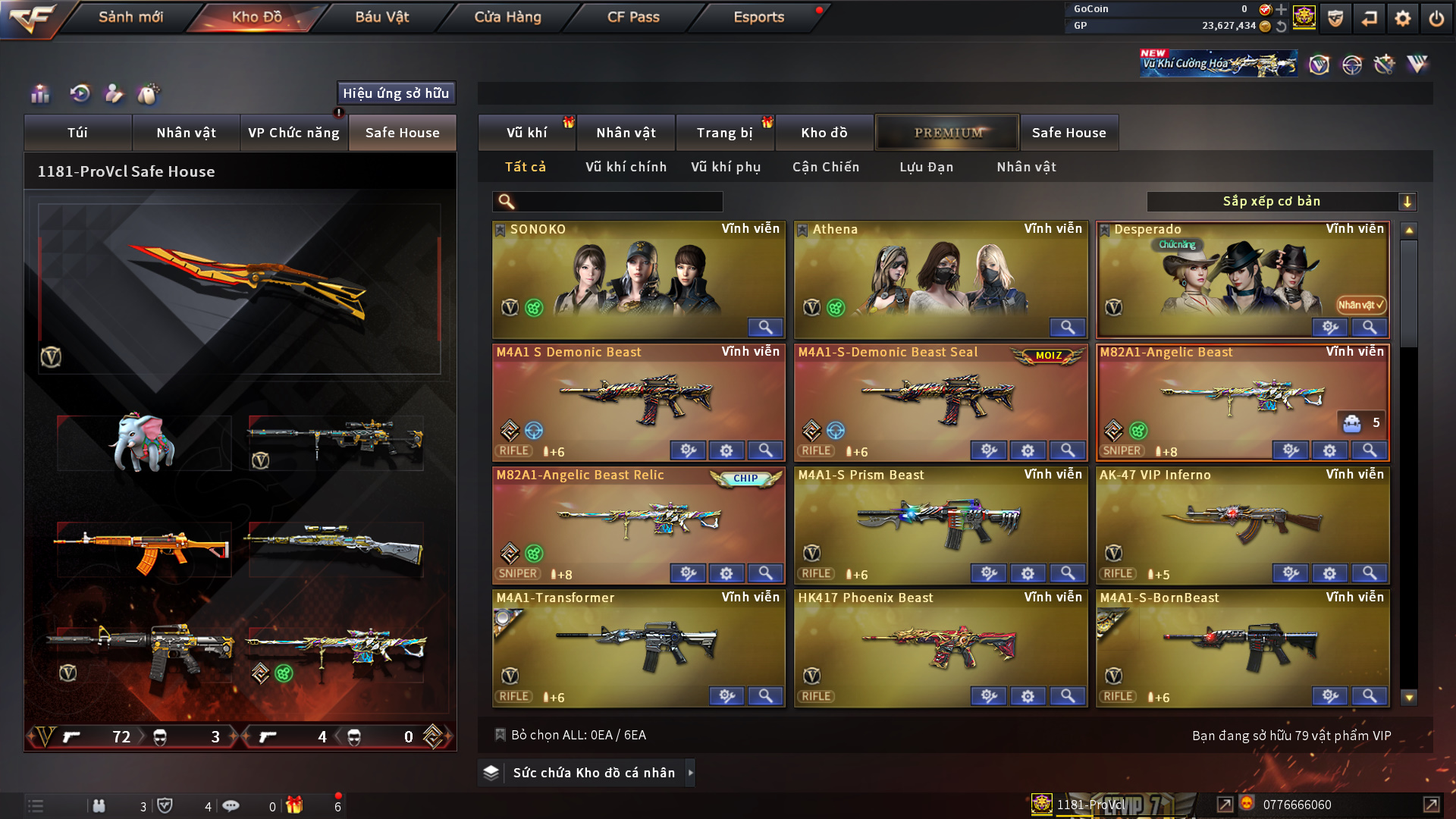Open the settings gear icon
1456x819 pixels.
1402,18
